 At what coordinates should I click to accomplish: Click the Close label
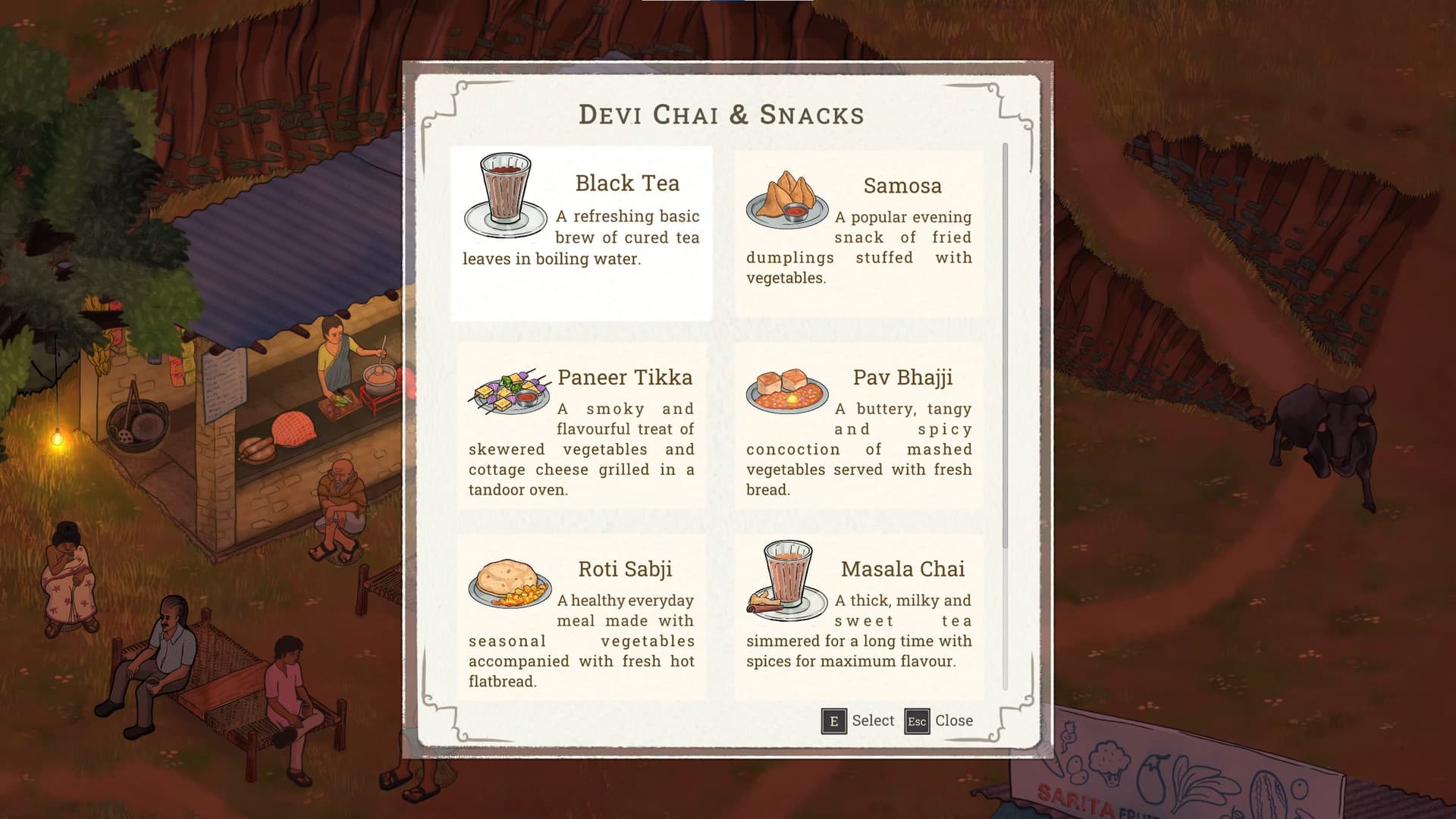pos(955,721)
